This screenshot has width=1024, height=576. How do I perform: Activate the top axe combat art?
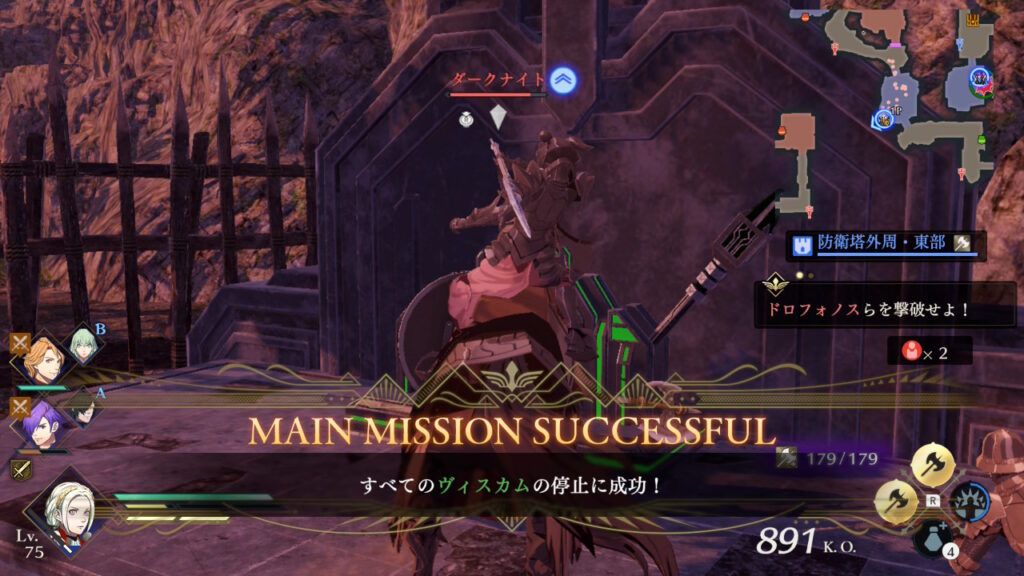pos(933,463)
